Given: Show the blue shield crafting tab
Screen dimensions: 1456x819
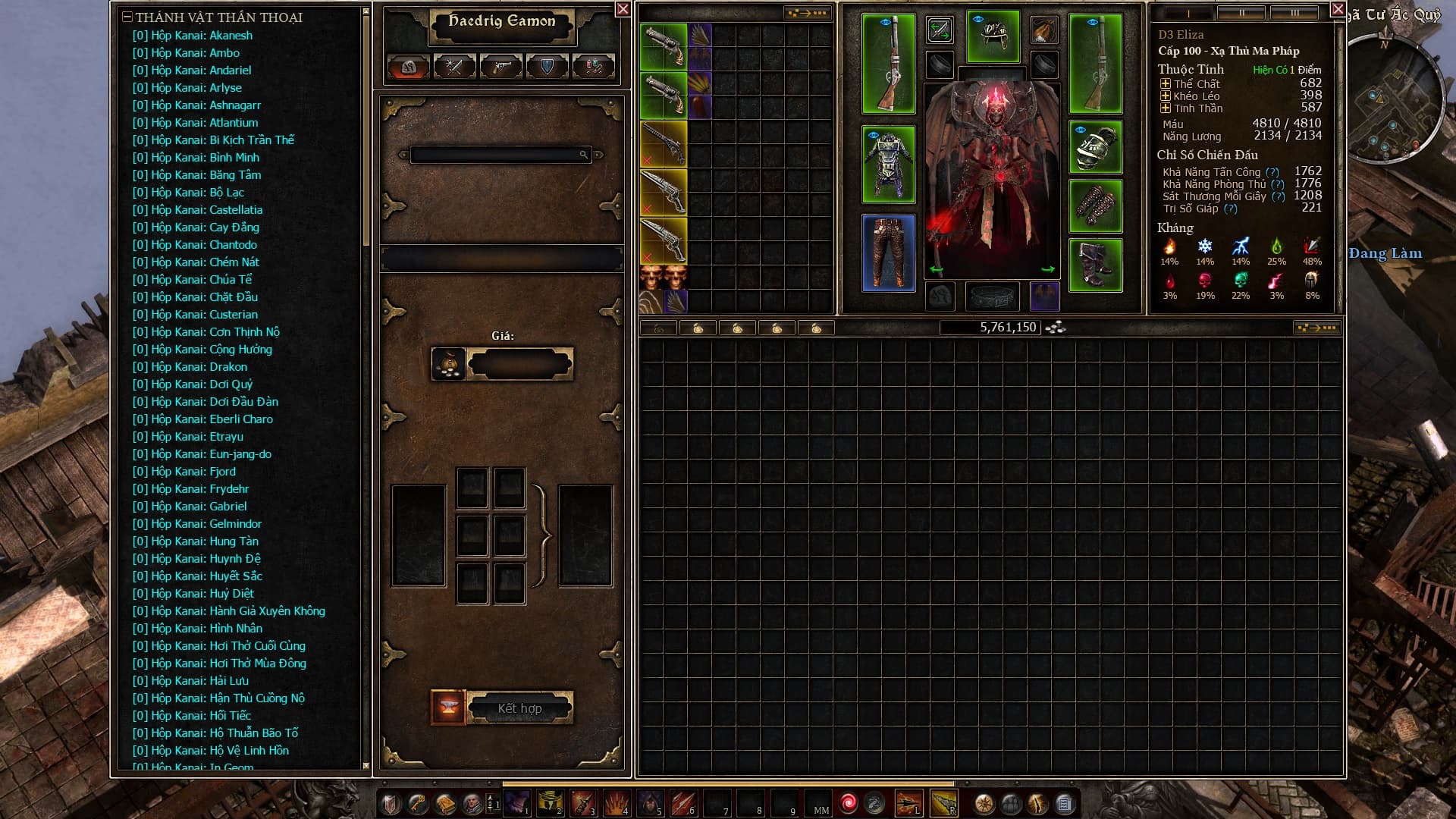Looking at the screenshot, I should 548,67.
